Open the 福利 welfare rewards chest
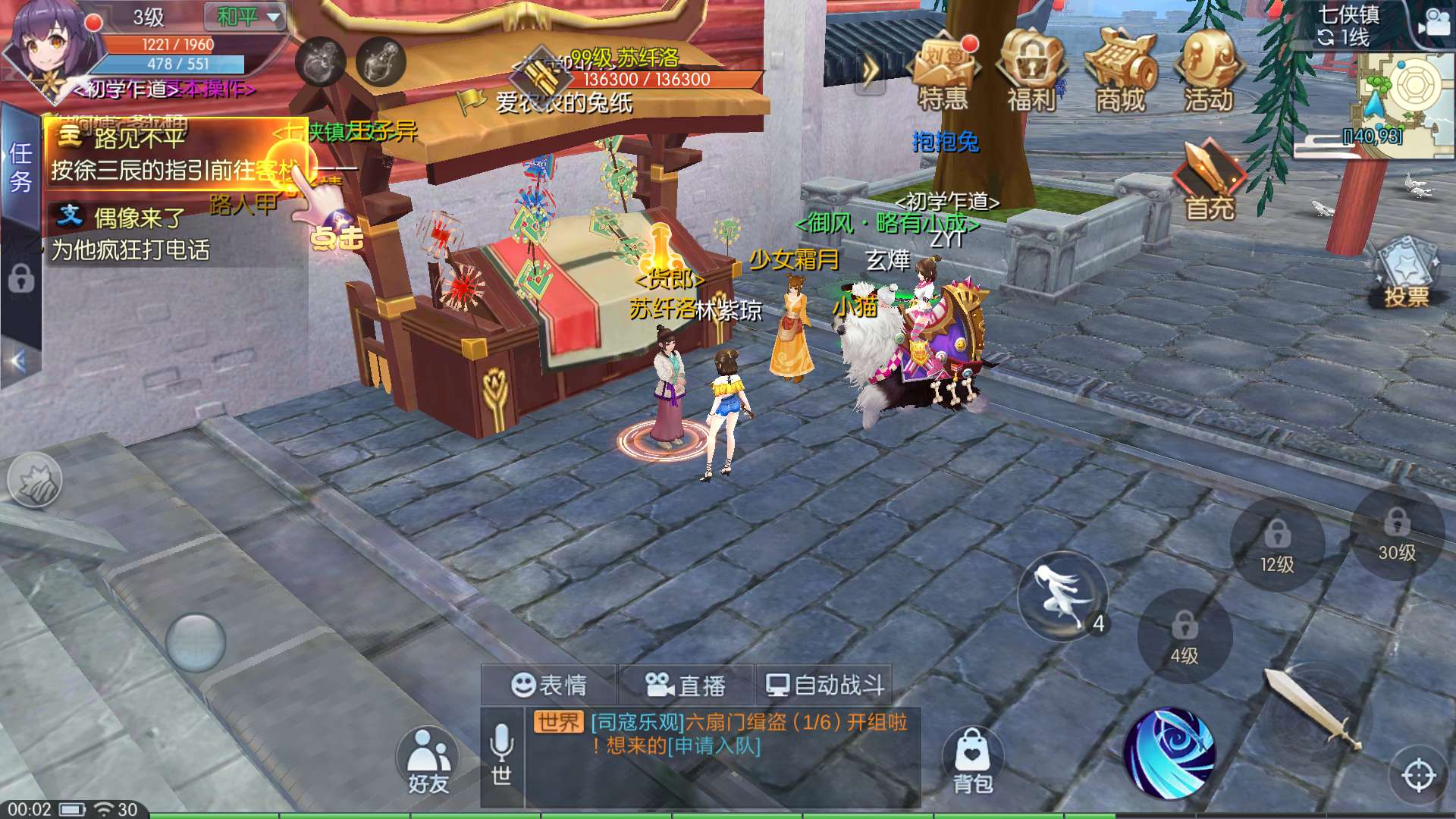The width and height of the screenshot is (1456, 819). click(x=1031, y=72)
